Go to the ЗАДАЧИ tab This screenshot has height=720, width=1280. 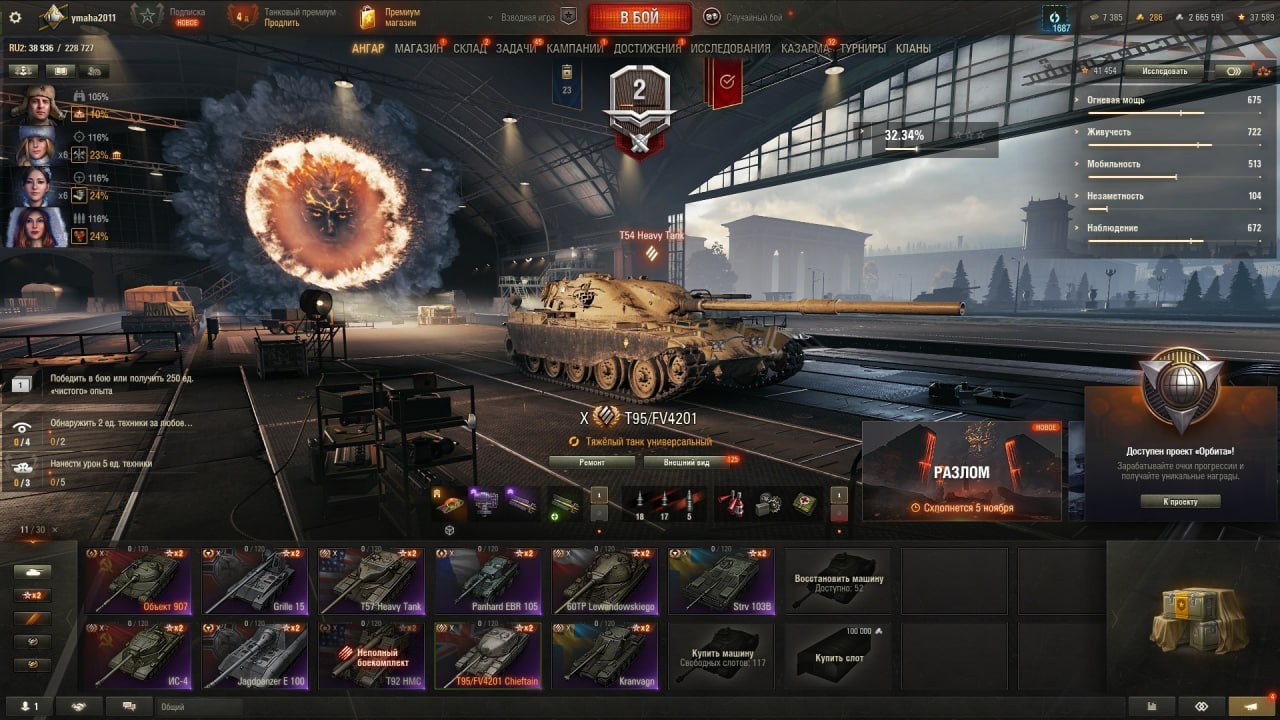click(x=516, y=48)
